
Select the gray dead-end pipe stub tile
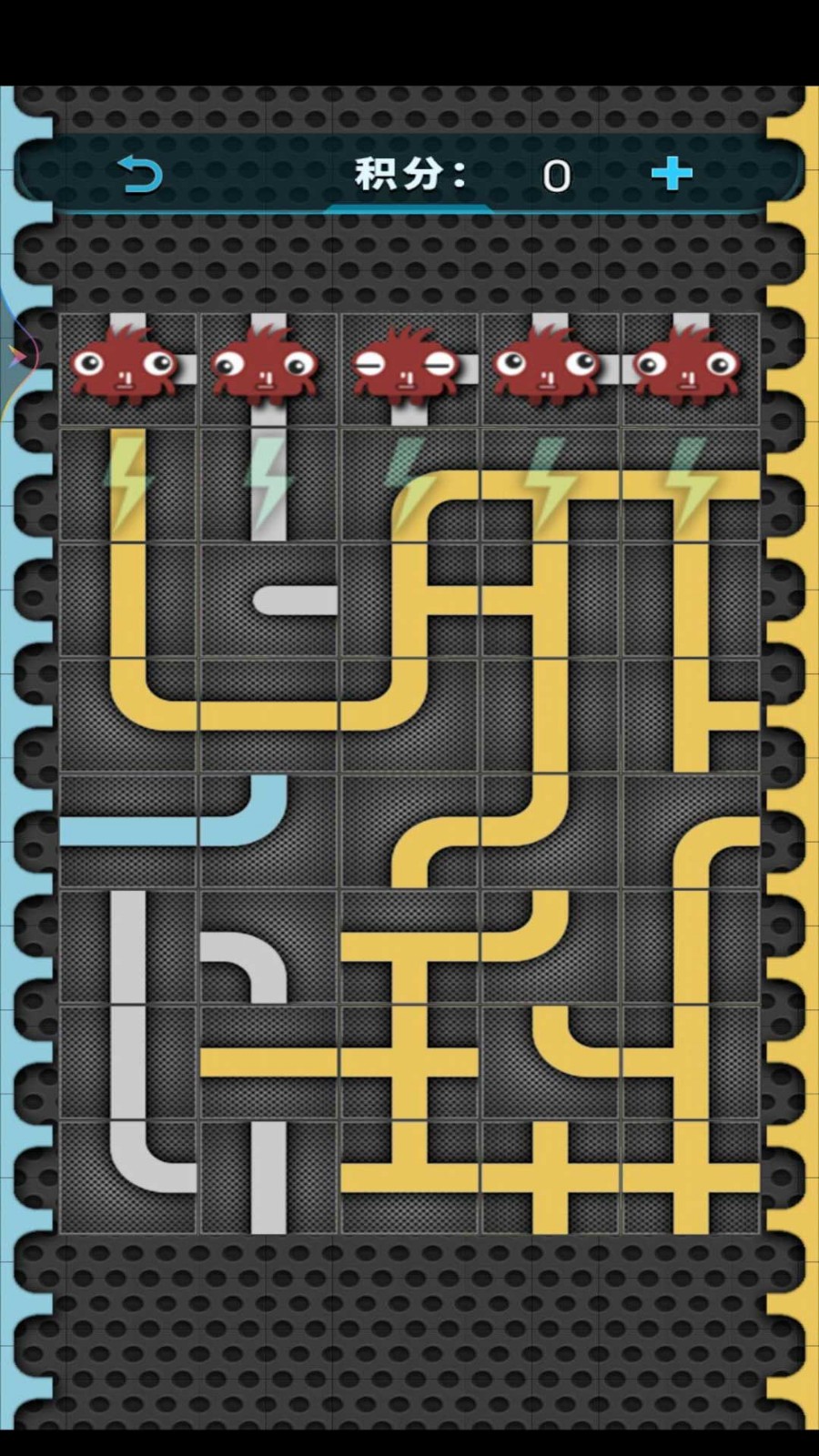[268, 601]
